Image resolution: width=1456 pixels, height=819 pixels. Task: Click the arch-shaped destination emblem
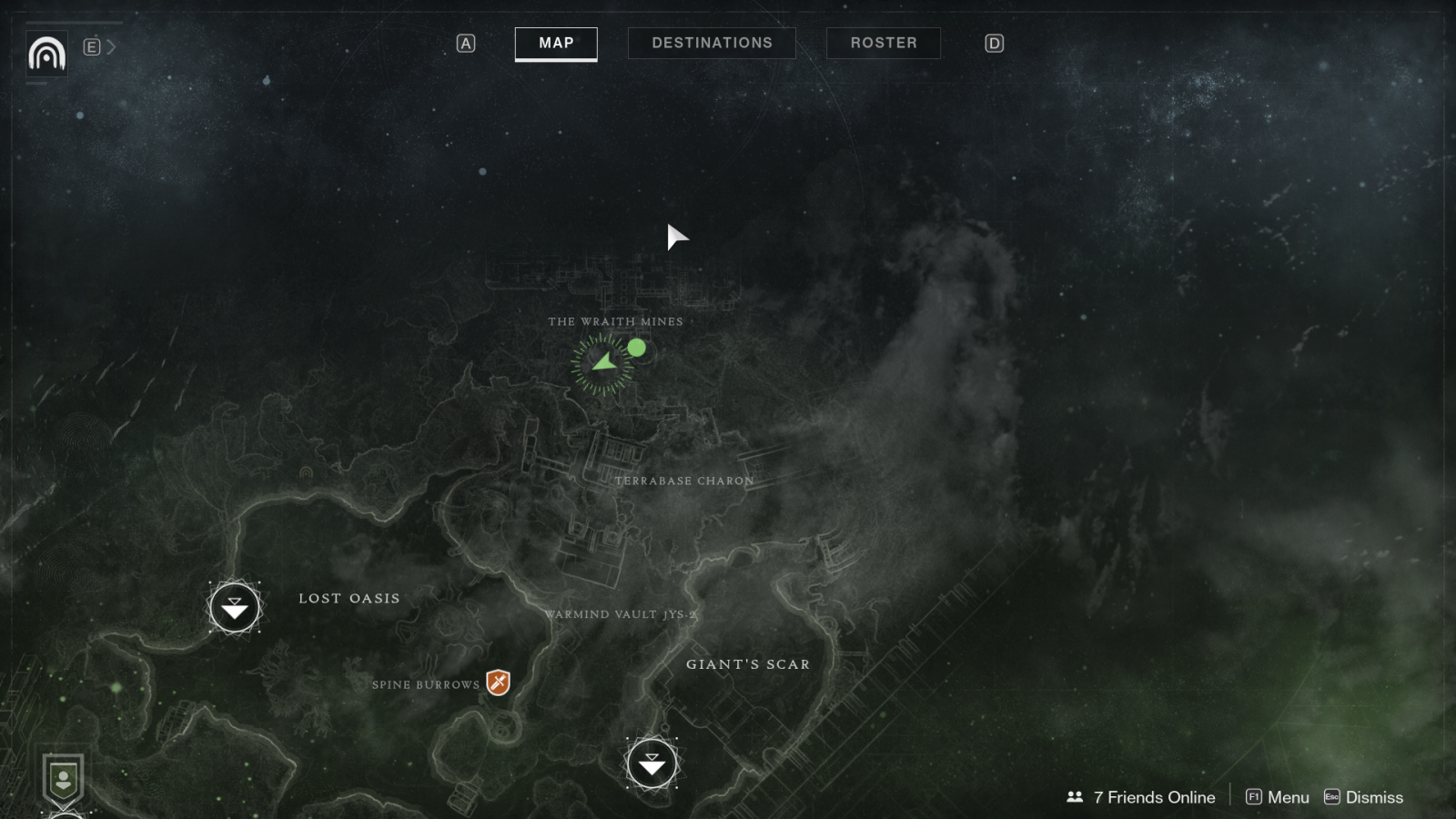click(46, 54)
